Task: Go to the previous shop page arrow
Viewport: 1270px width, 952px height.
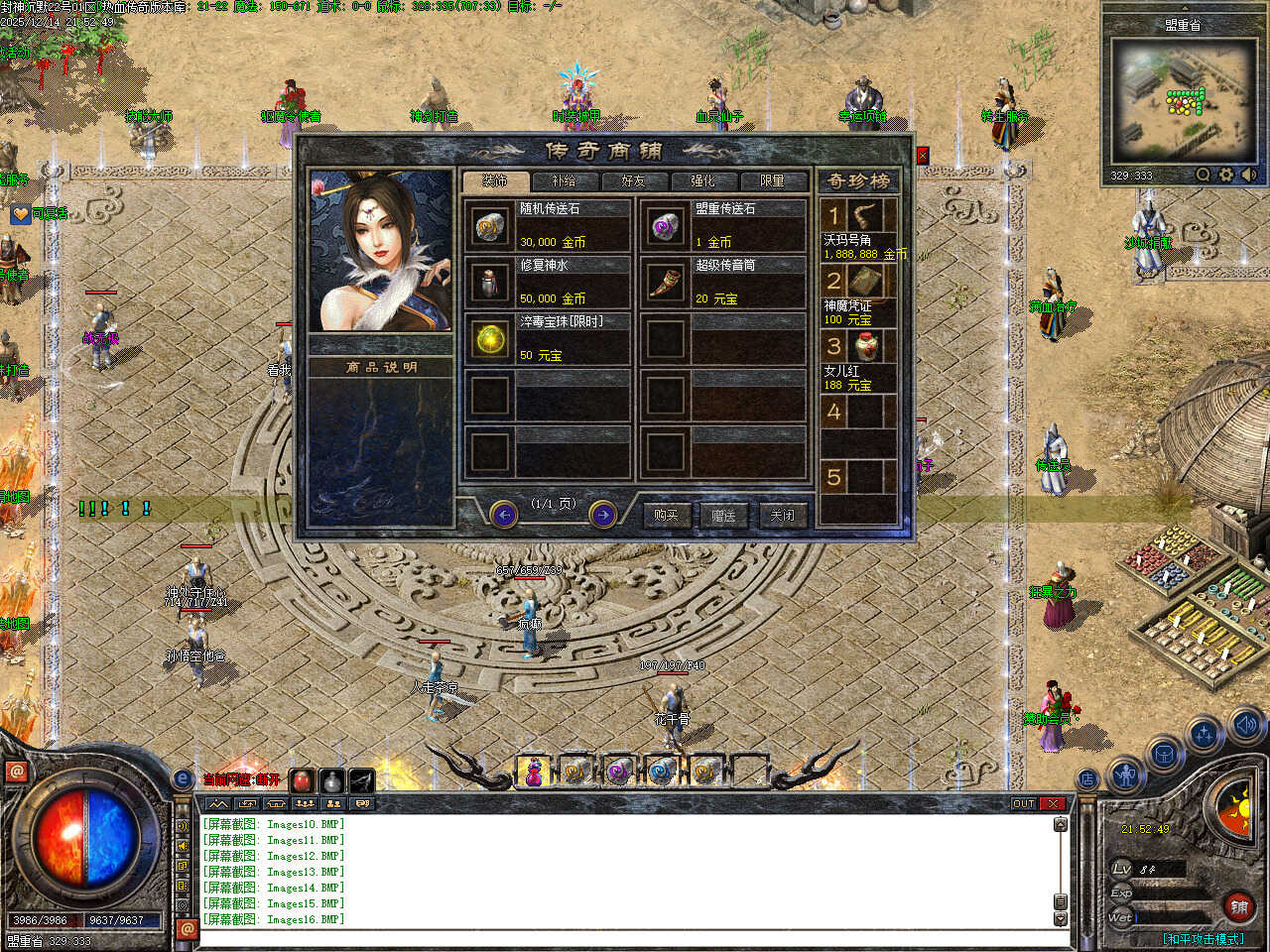Action: coord(504,515)
